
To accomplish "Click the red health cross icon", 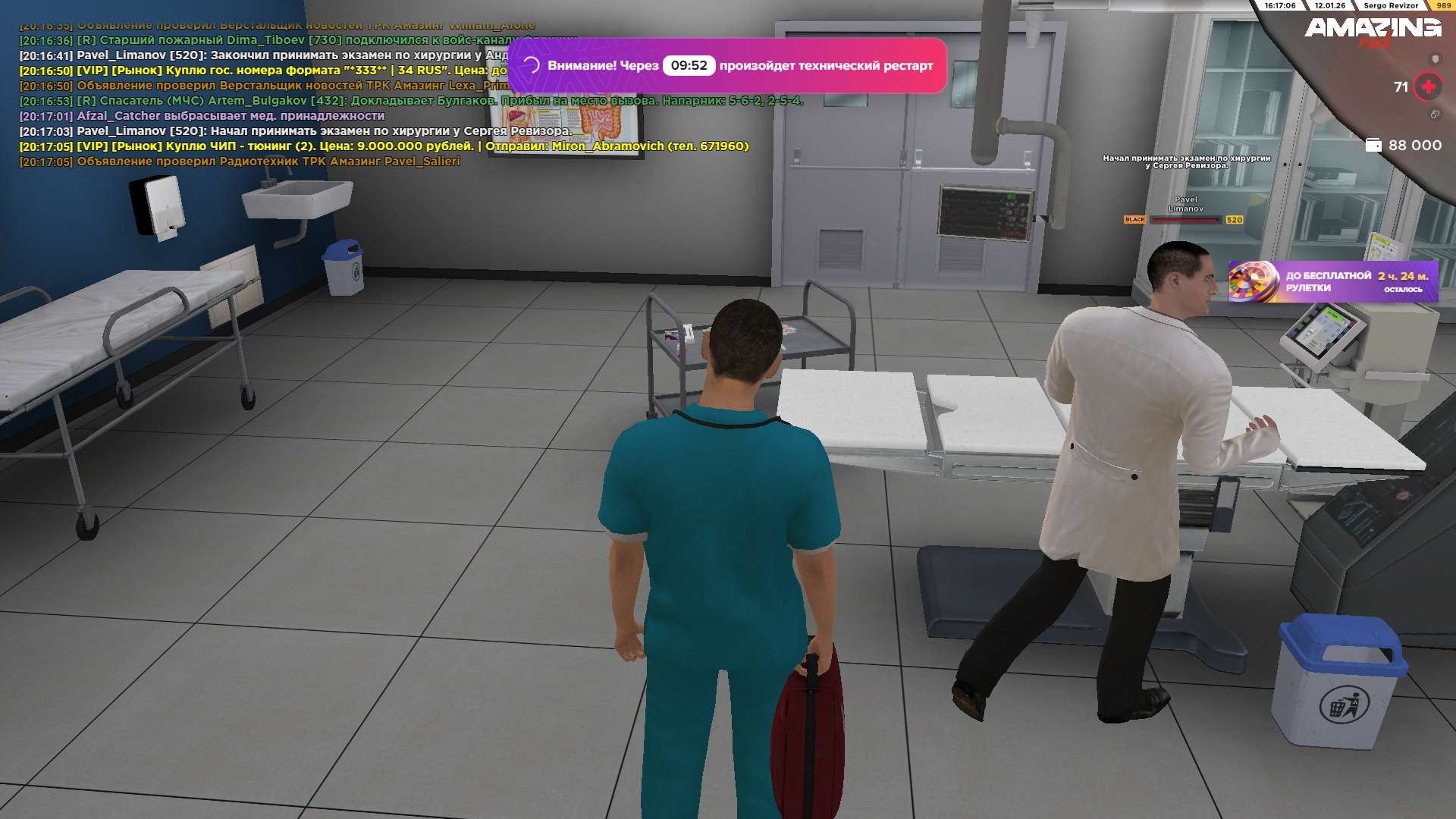I will pyautogui.click(x=1428, y=86).
